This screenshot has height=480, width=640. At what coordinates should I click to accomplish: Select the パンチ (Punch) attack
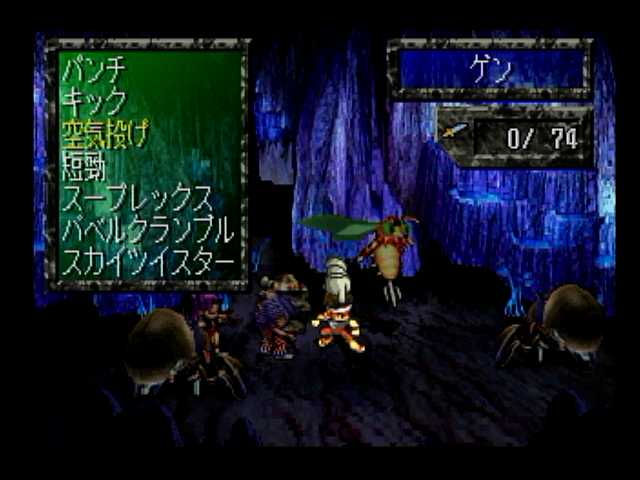[93, 70]
